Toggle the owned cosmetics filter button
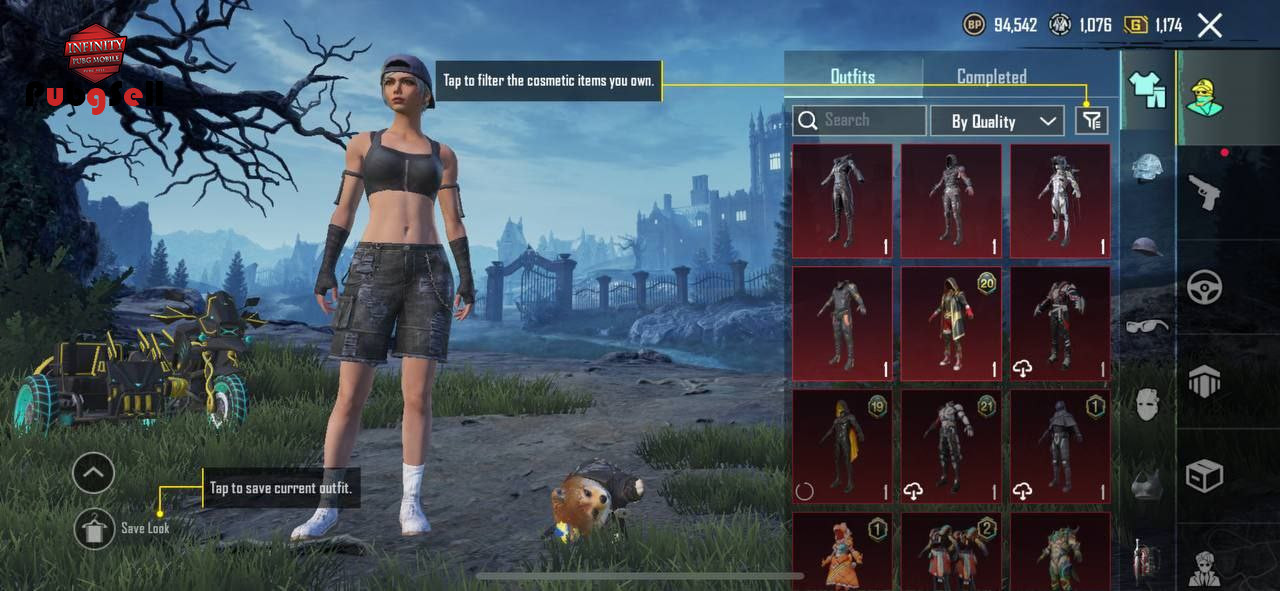Screen dimensions: 1280x591 (1091, 121)
